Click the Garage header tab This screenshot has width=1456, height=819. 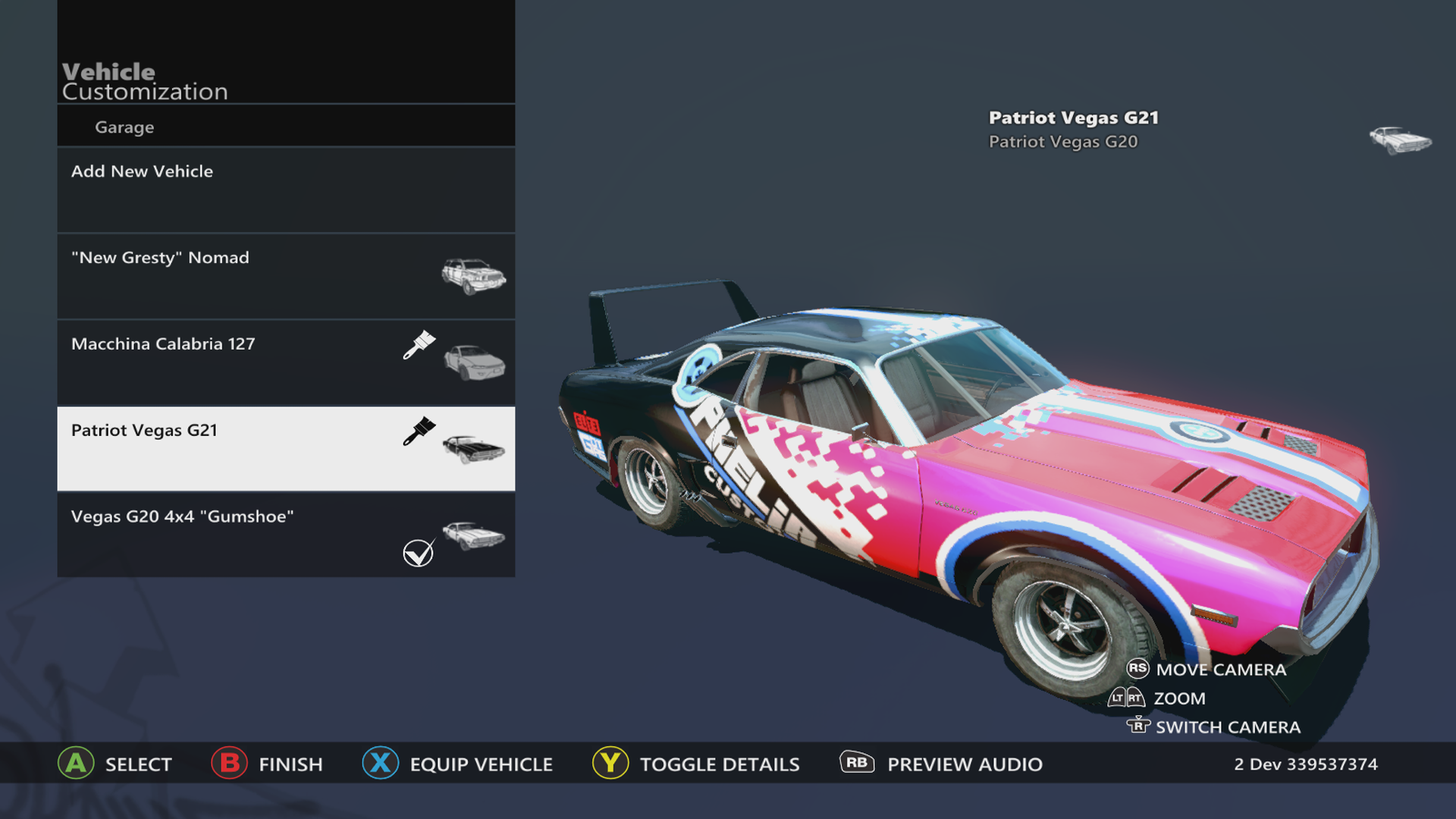pos(124,127)
